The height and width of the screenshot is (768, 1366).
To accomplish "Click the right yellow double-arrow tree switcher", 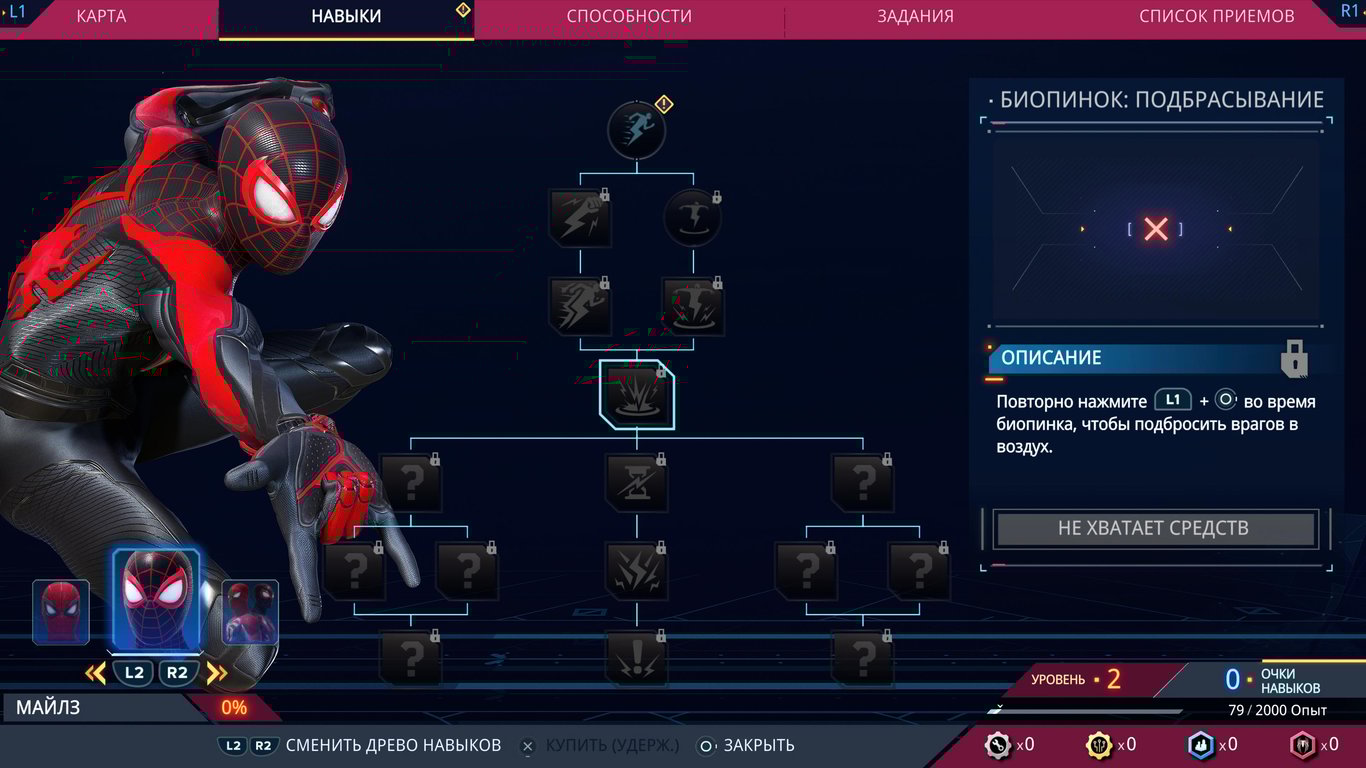I will pos(216,673).
